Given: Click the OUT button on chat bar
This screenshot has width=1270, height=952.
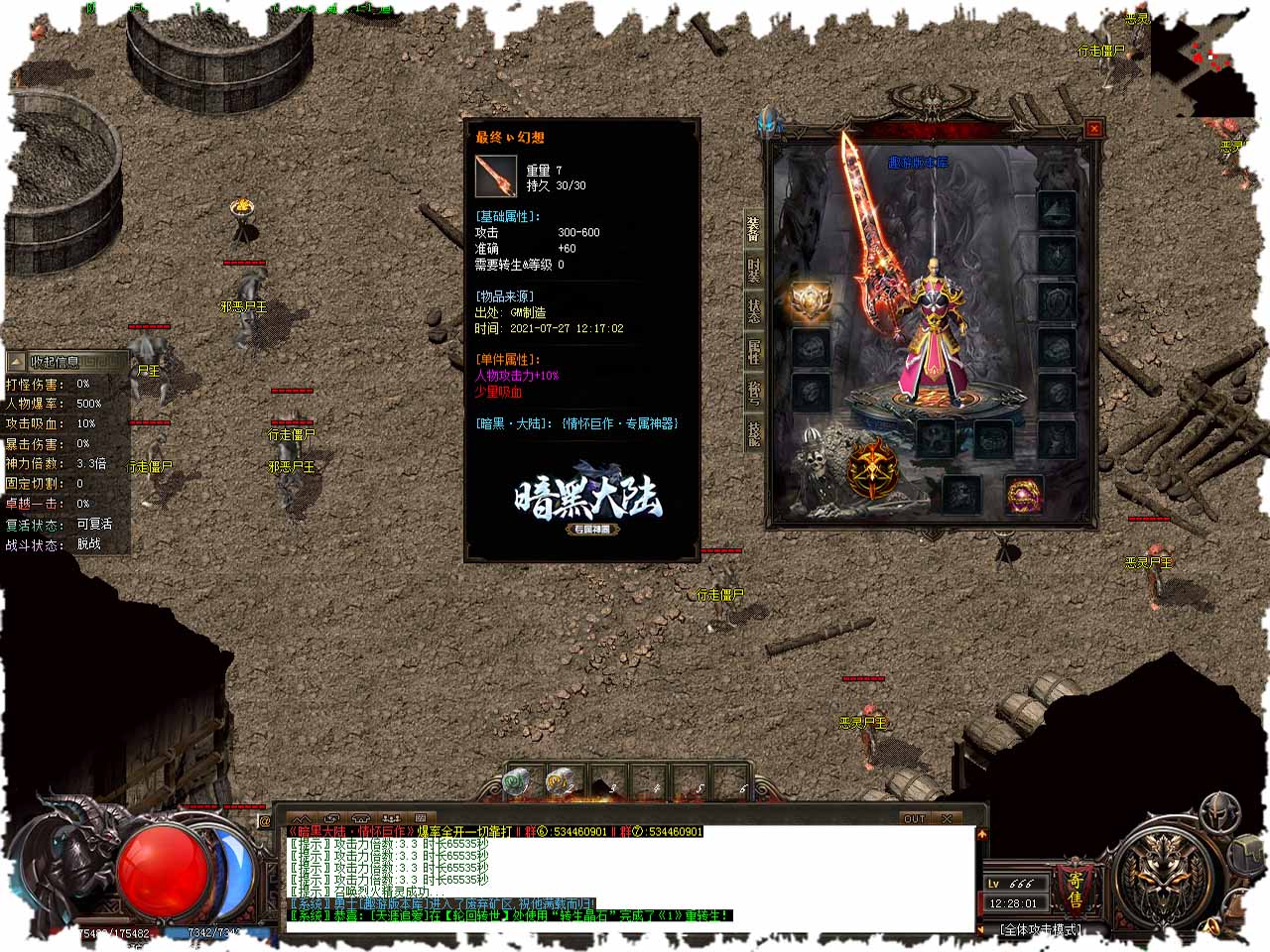Looking at the screenshot, I should tap(914, 819).
